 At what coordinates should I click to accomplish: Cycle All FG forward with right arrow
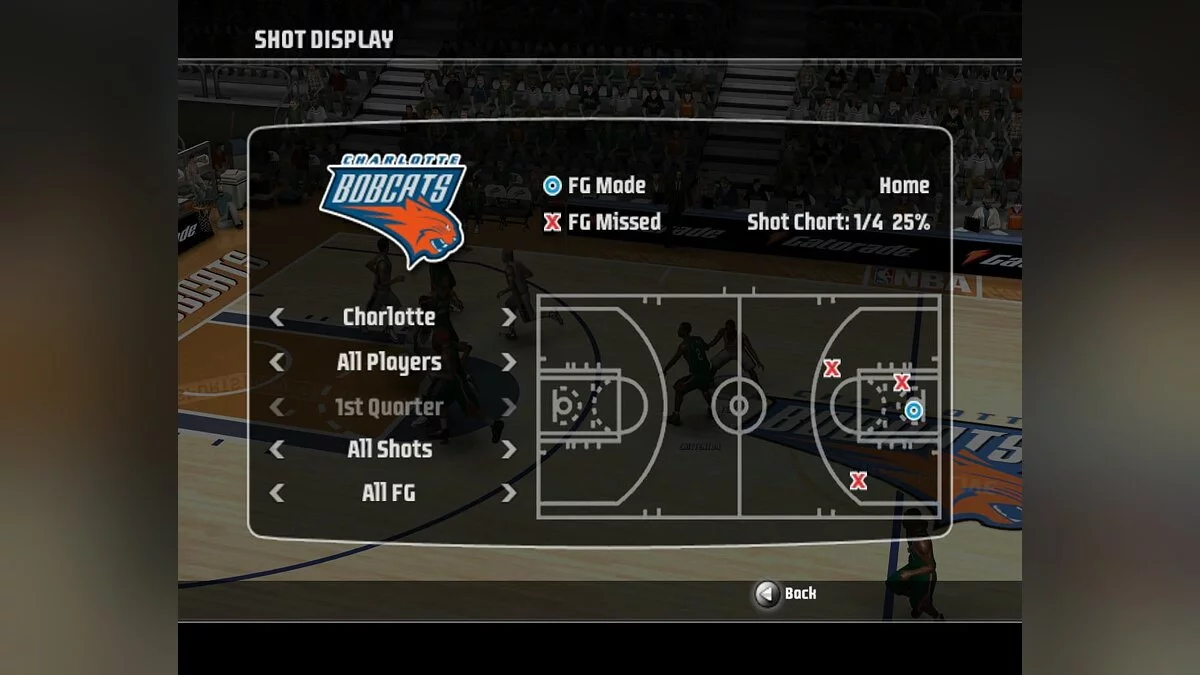(x=508, y=493)
